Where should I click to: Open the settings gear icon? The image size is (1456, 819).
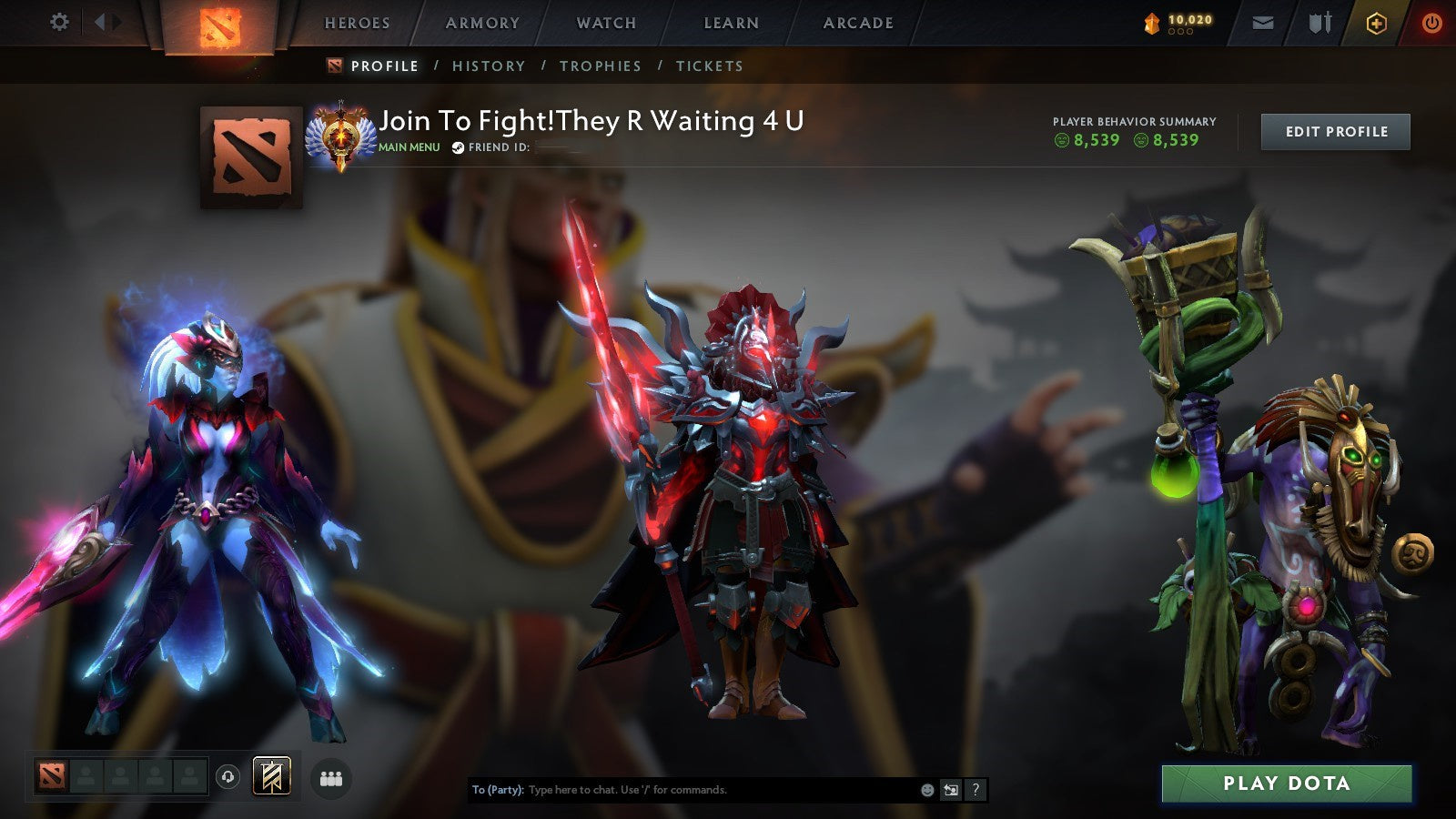pyautogui.click(x=59, y=20)
